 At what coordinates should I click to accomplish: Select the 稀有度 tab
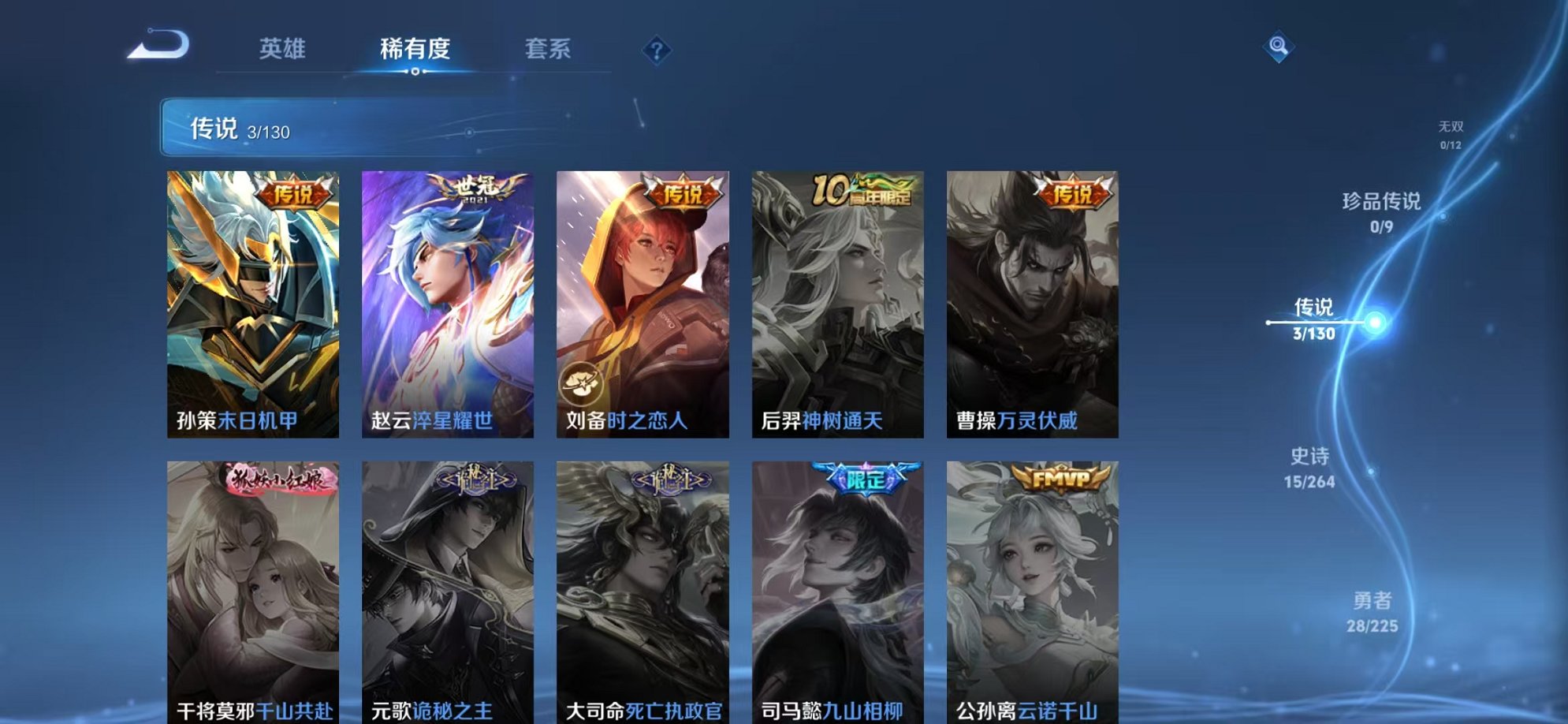[414, 49]
